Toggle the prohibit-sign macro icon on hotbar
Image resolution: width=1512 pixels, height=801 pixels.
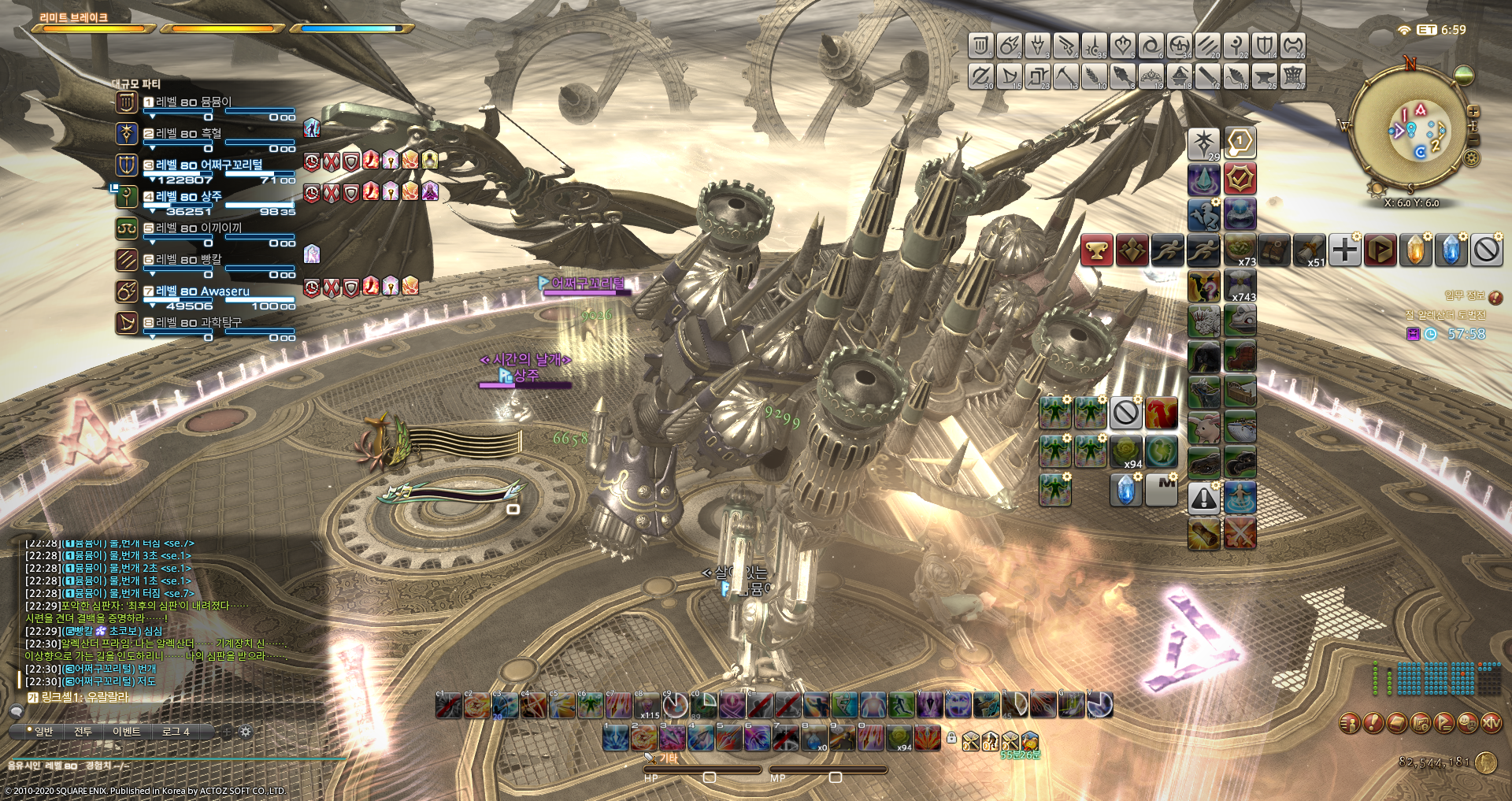point(1125,413)
